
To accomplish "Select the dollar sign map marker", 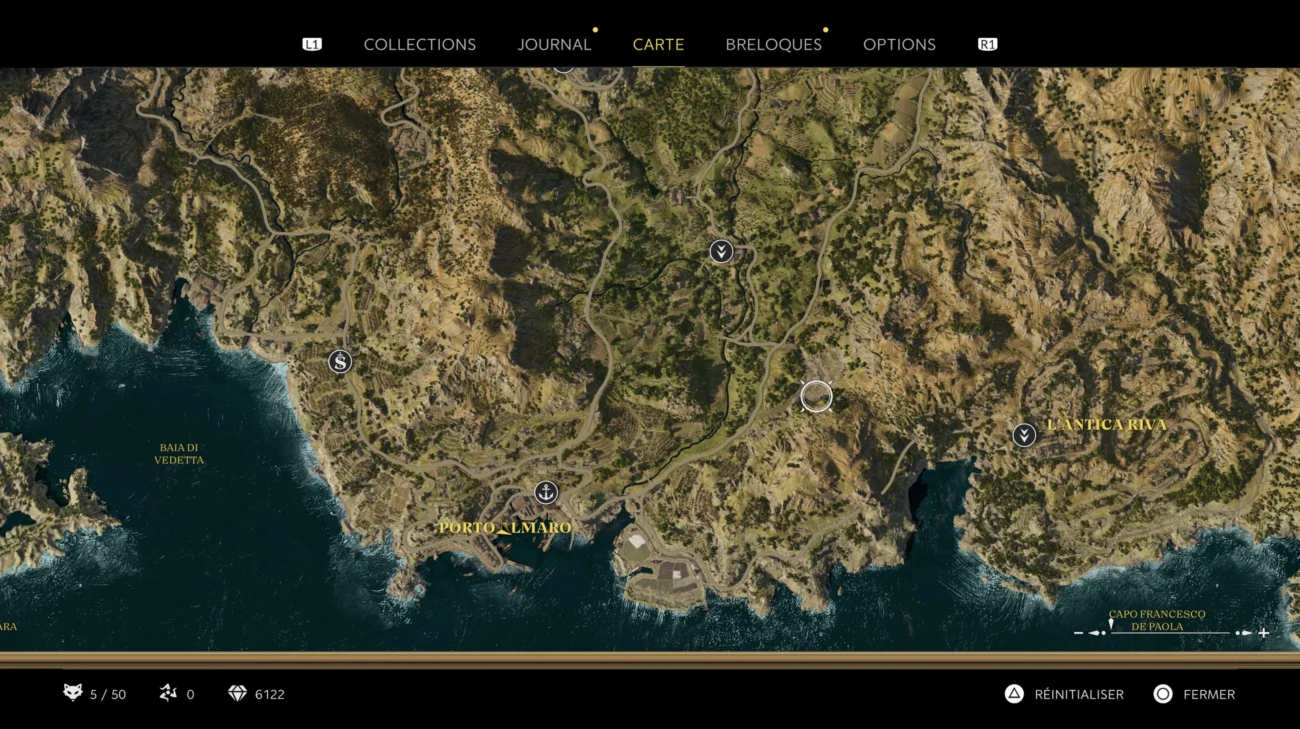I will (x=340, y=362).
